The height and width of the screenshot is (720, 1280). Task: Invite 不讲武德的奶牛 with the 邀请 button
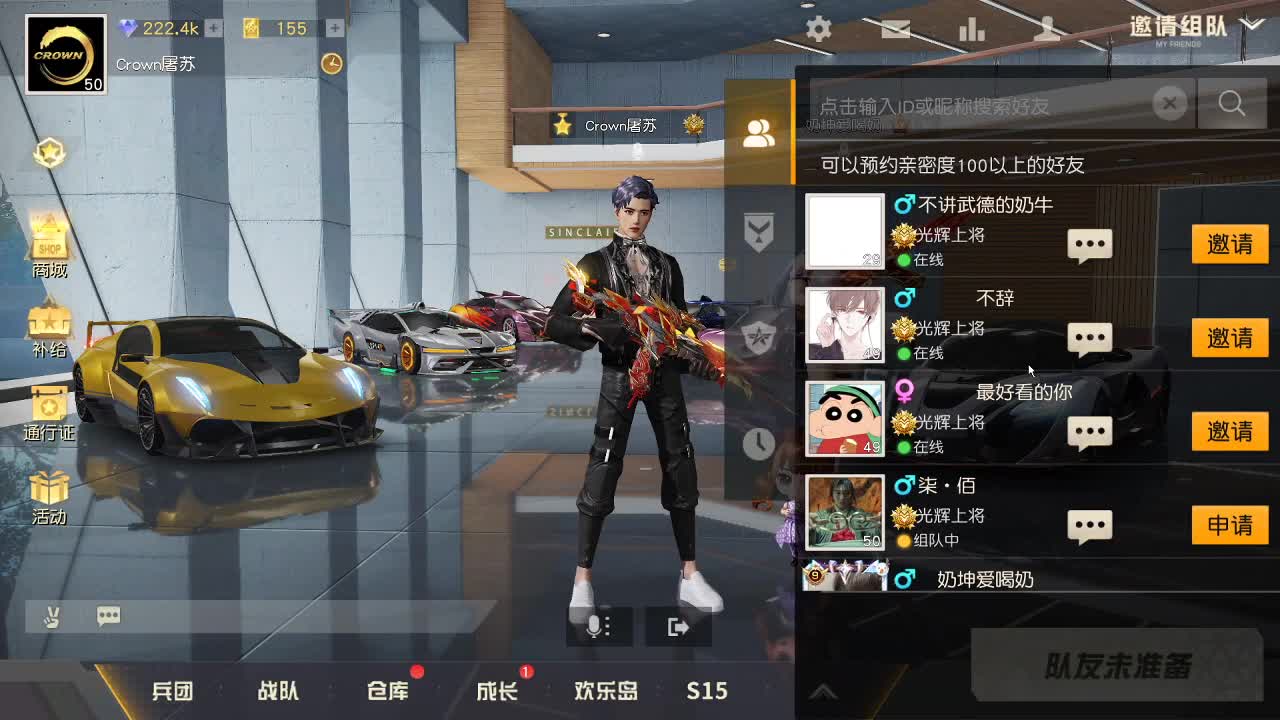1230,244
